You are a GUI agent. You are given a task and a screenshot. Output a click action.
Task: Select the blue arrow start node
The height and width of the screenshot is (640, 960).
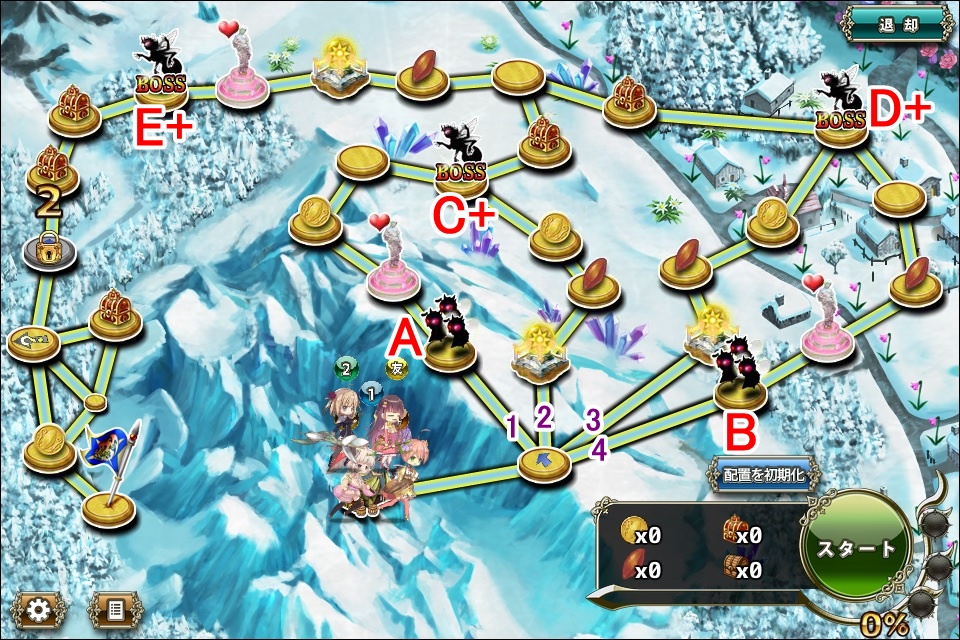[545, 462]
